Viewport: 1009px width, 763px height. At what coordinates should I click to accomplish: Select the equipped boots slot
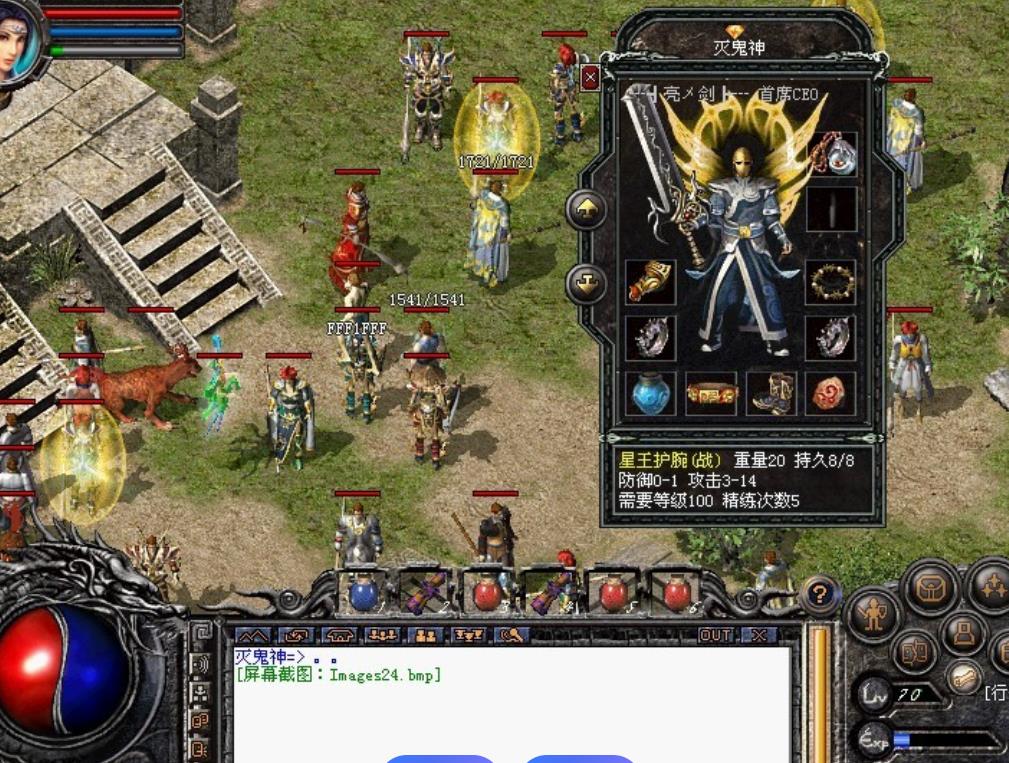coord(772,393)
